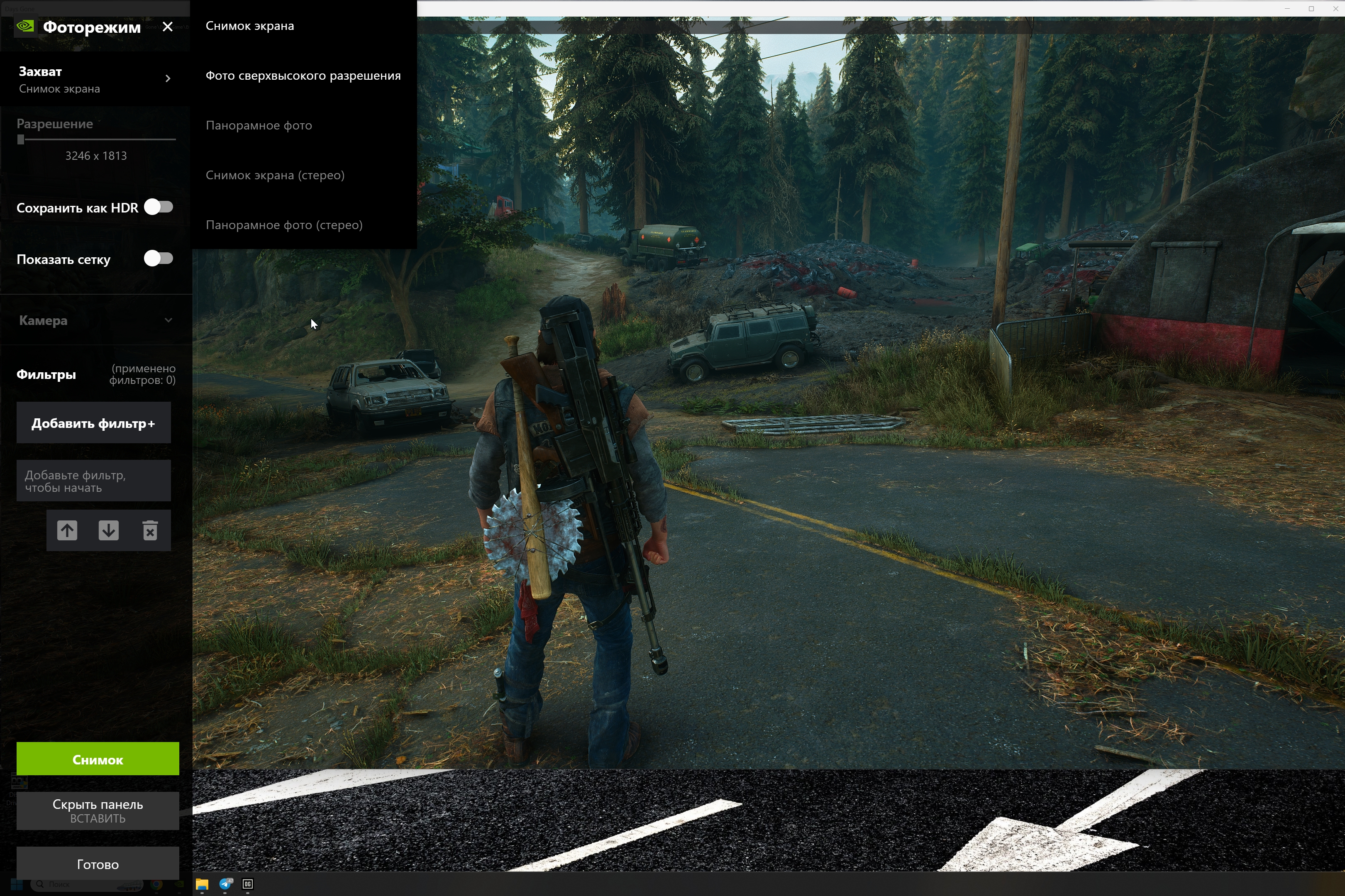Open File Explorer from the taskbar
The height and width of the screenshot is (896, 1345).
[x=202, y=884]
